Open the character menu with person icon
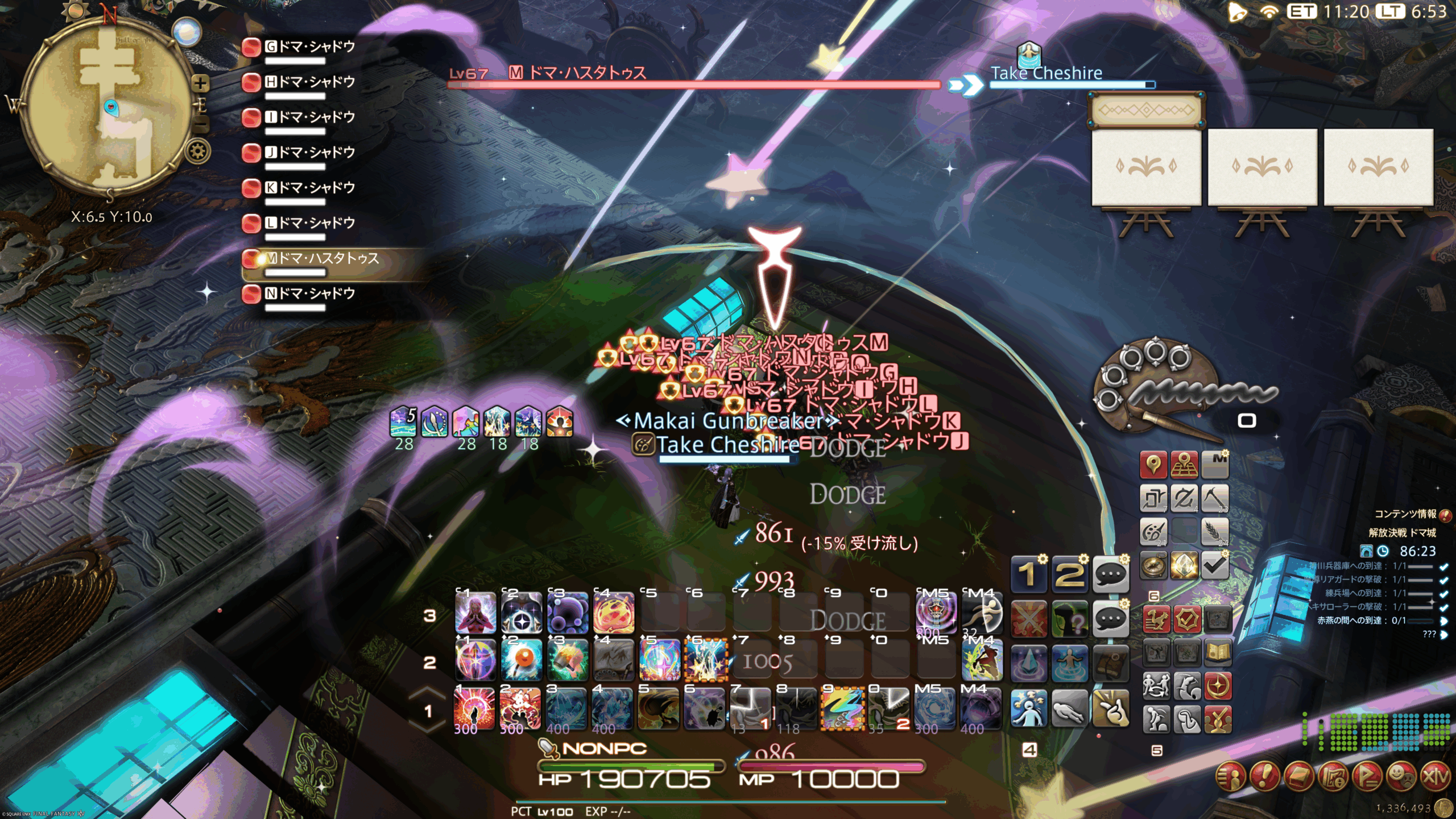1456x819 pixels. 1231,776
